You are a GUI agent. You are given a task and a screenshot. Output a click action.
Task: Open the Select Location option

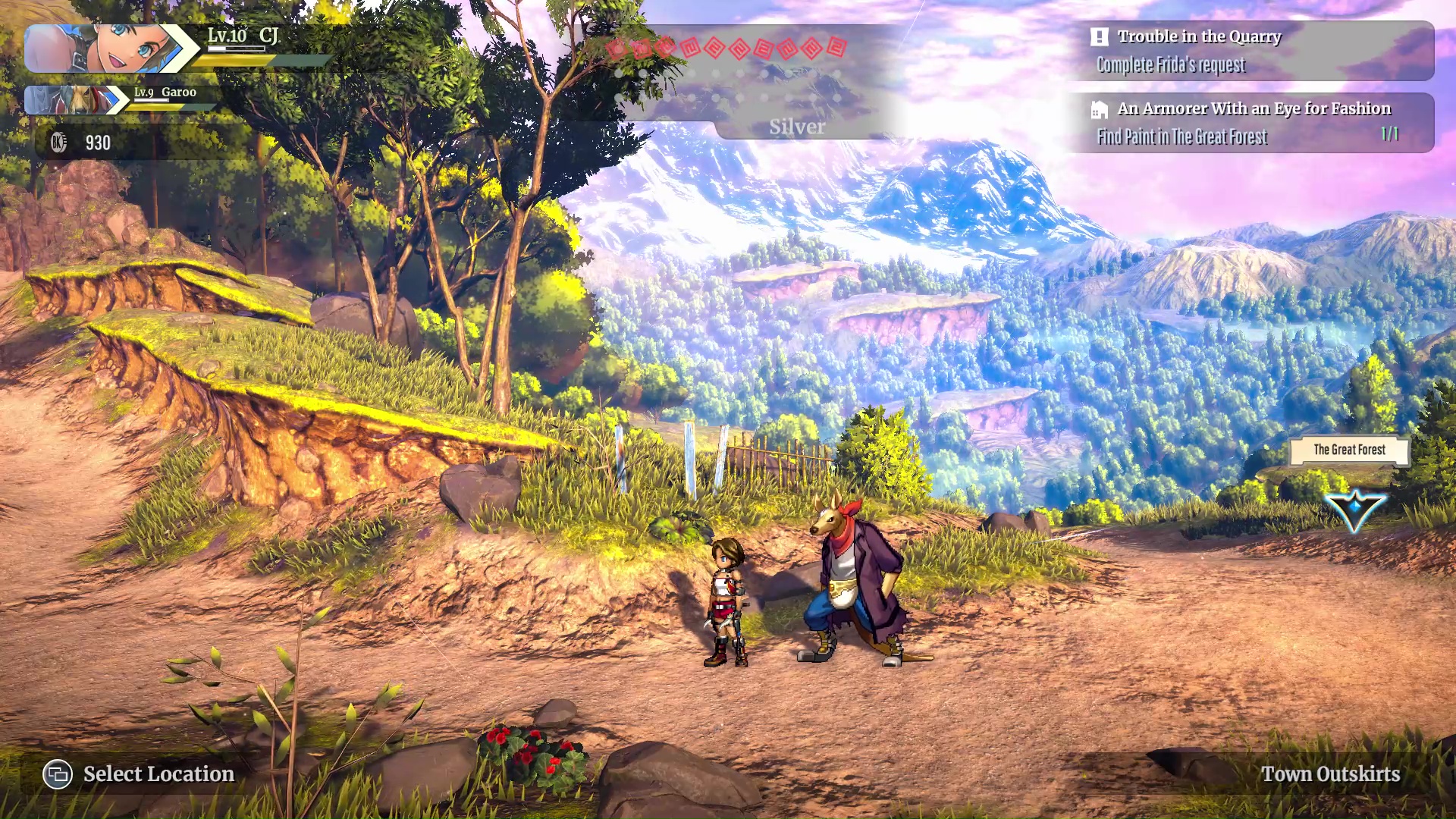pos(139,774)
